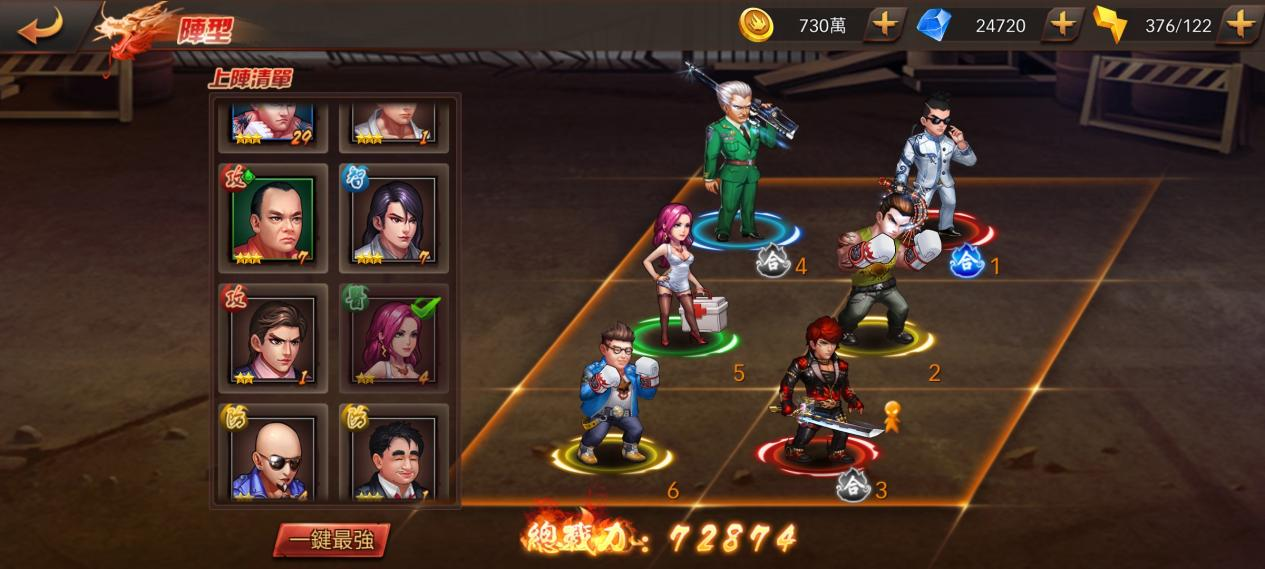Choose the blue-jacket boxer with glasses

[610, 395]
